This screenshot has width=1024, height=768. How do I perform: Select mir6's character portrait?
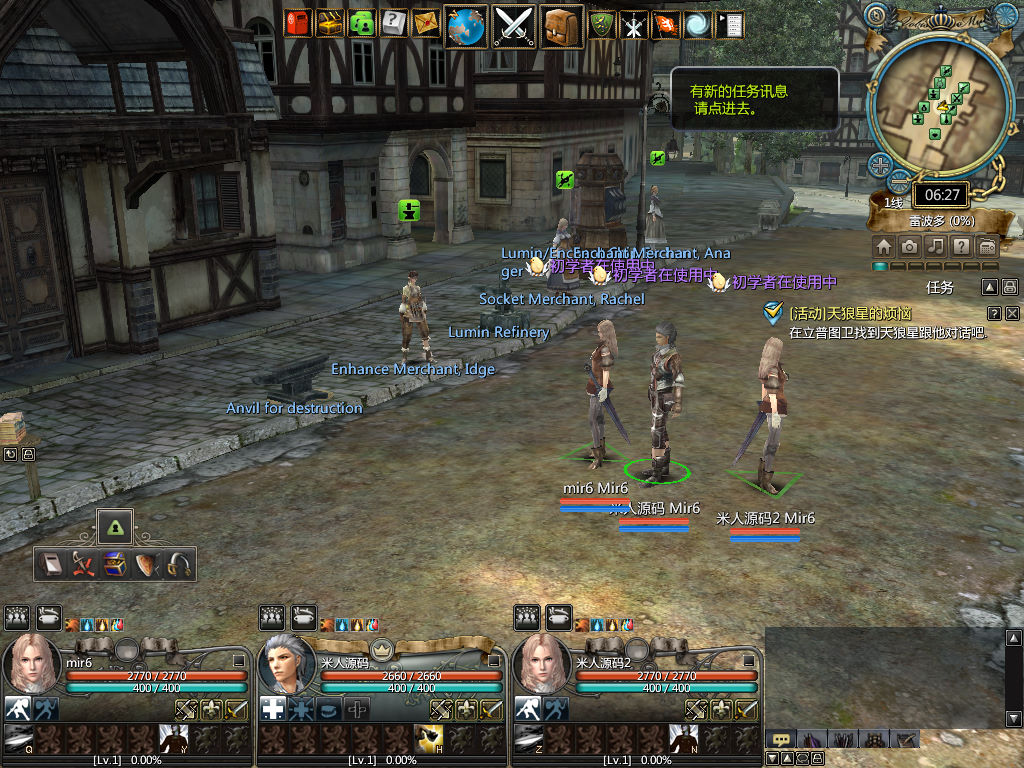point(31,665)
